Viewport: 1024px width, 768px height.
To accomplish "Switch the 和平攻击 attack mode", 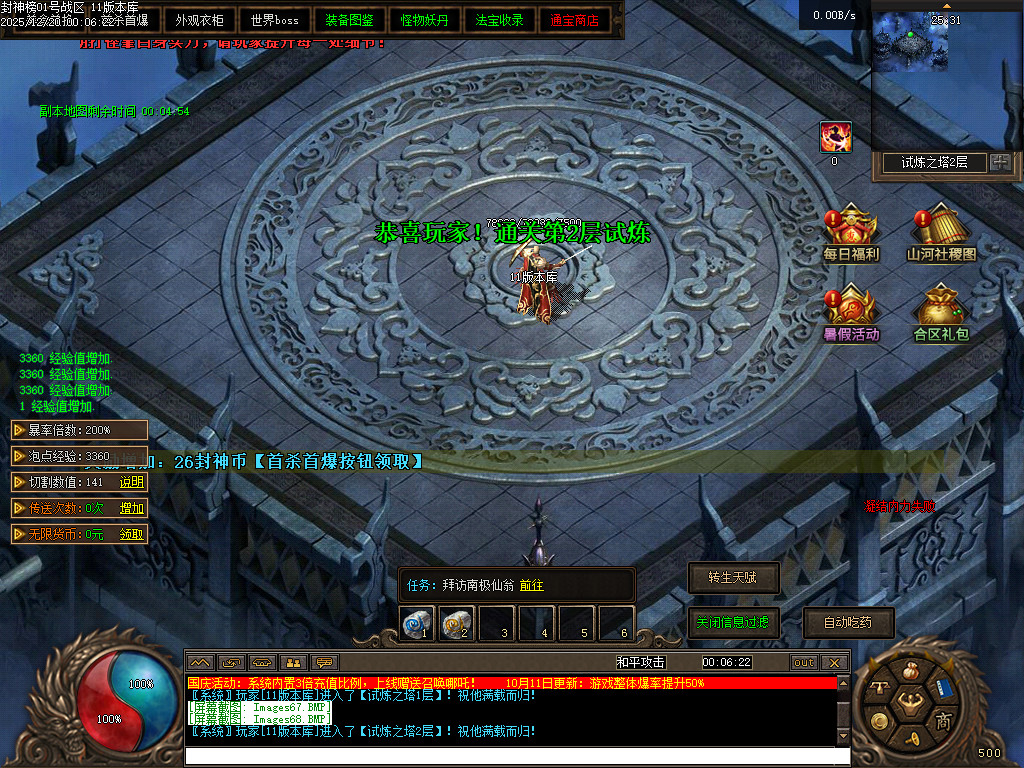I will click(x=641, y=662).
